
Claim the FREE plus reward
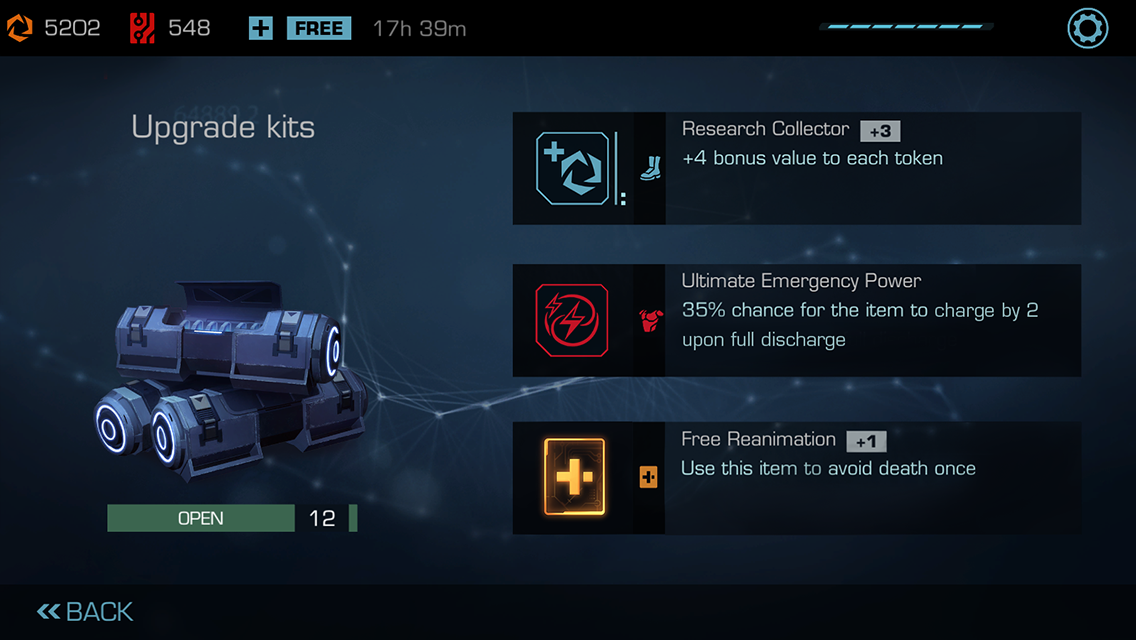[301, 29]
